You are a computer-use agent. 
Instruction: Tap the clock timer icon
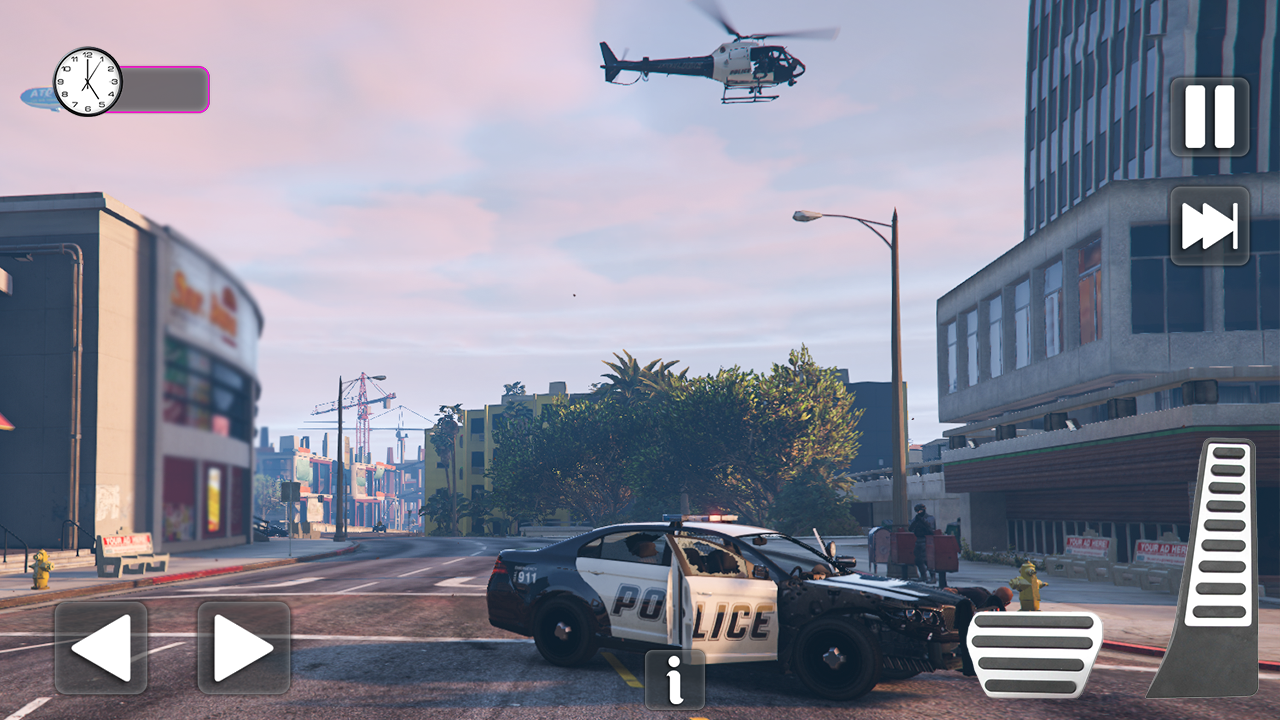click(x=86, y=78)
